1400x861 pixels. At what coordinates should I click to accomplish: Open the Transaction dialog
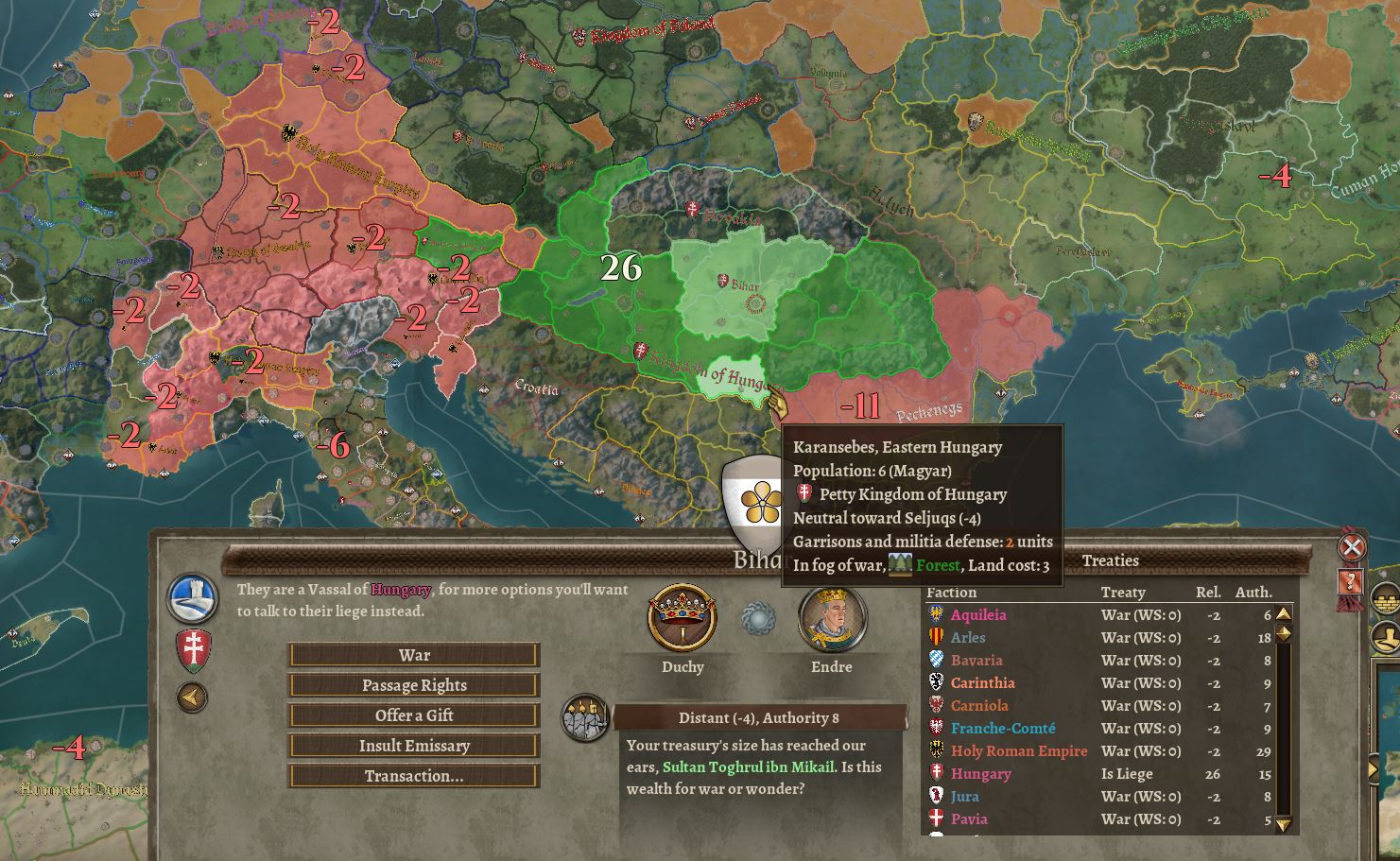click(413, 775)
